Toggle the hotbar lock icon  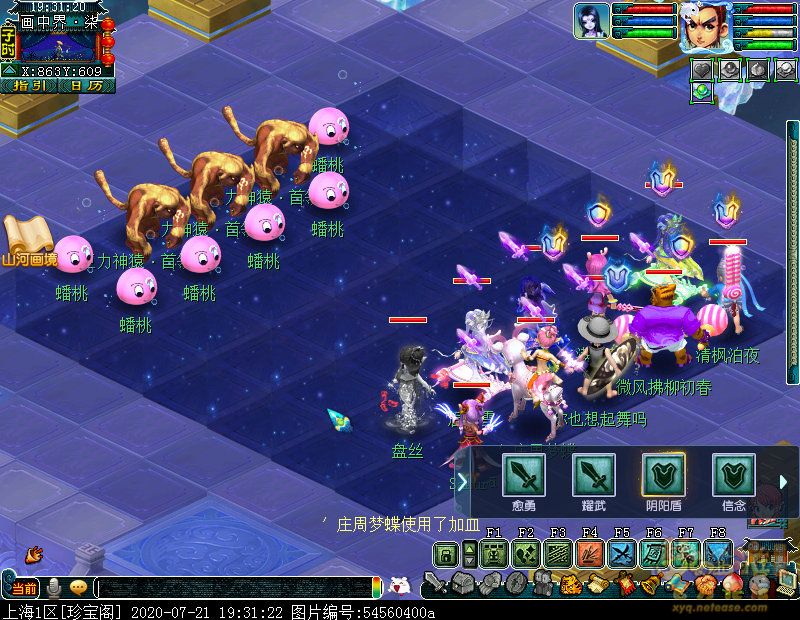pos(446,554)
